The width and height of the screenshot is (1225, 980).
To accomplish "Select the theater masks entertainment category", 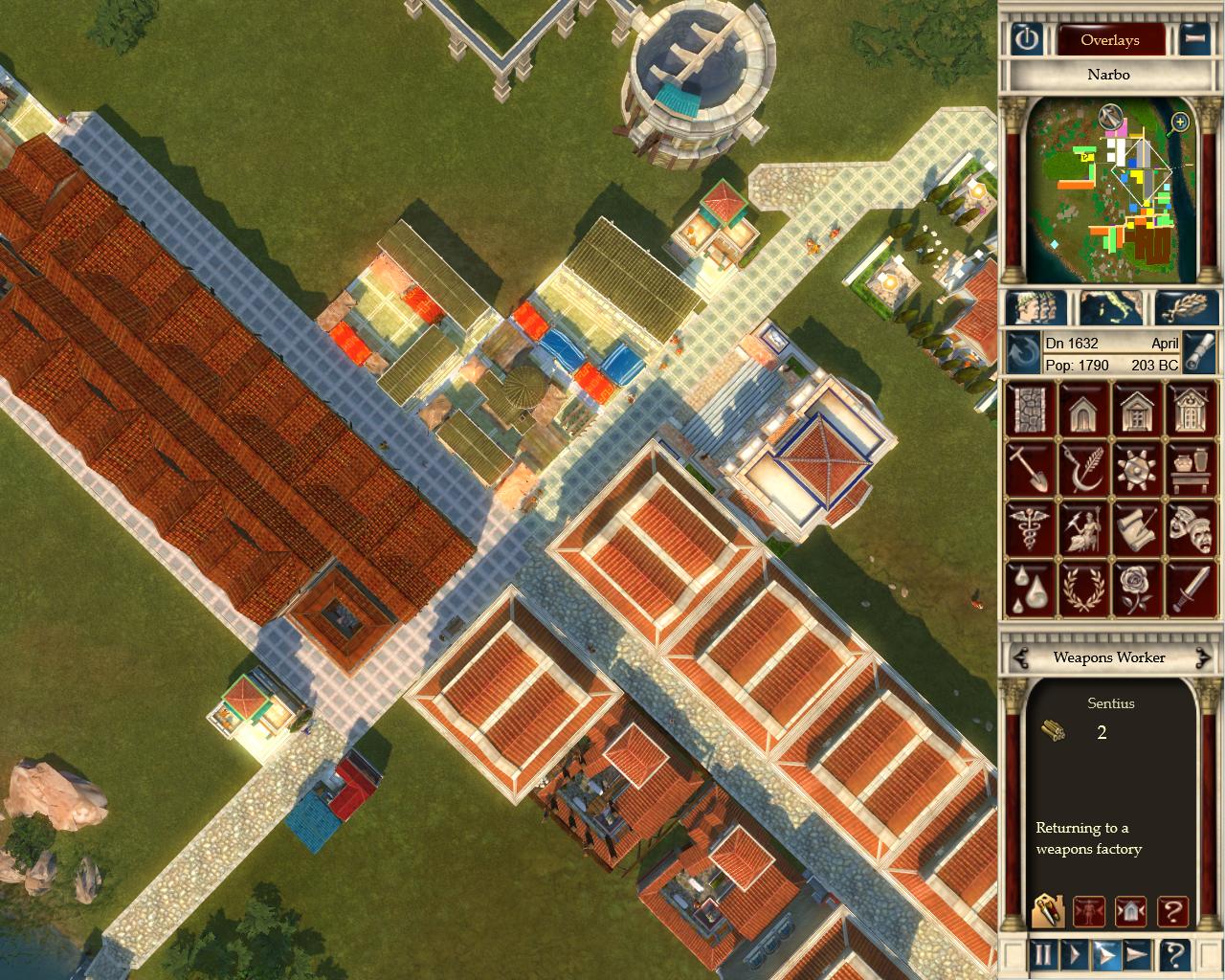I will 1190,529.
